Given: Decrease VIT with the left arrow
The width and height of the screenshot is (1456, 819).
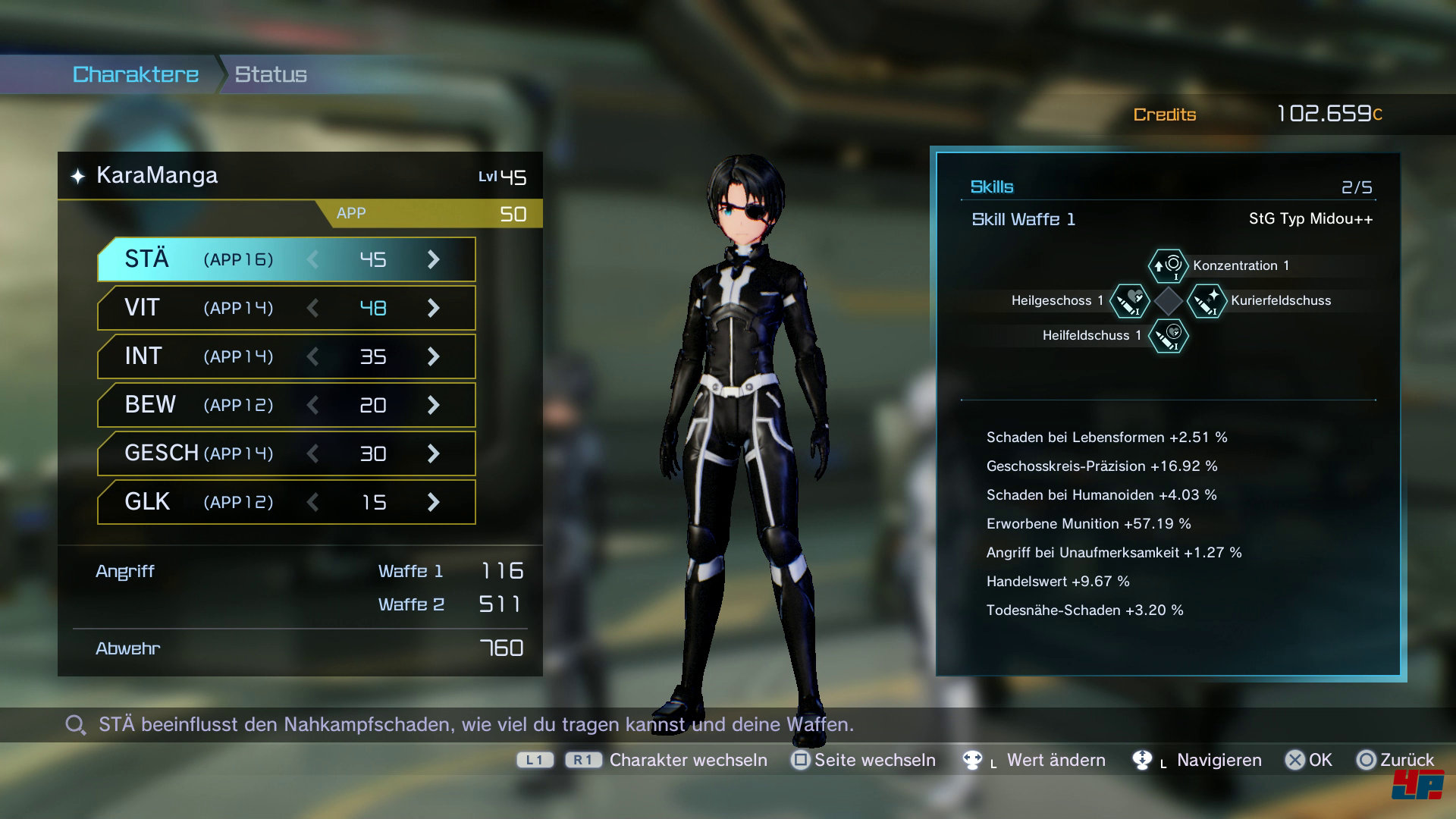Looking at the screenshot, I should pyautogui.click(x=312, y=308).
